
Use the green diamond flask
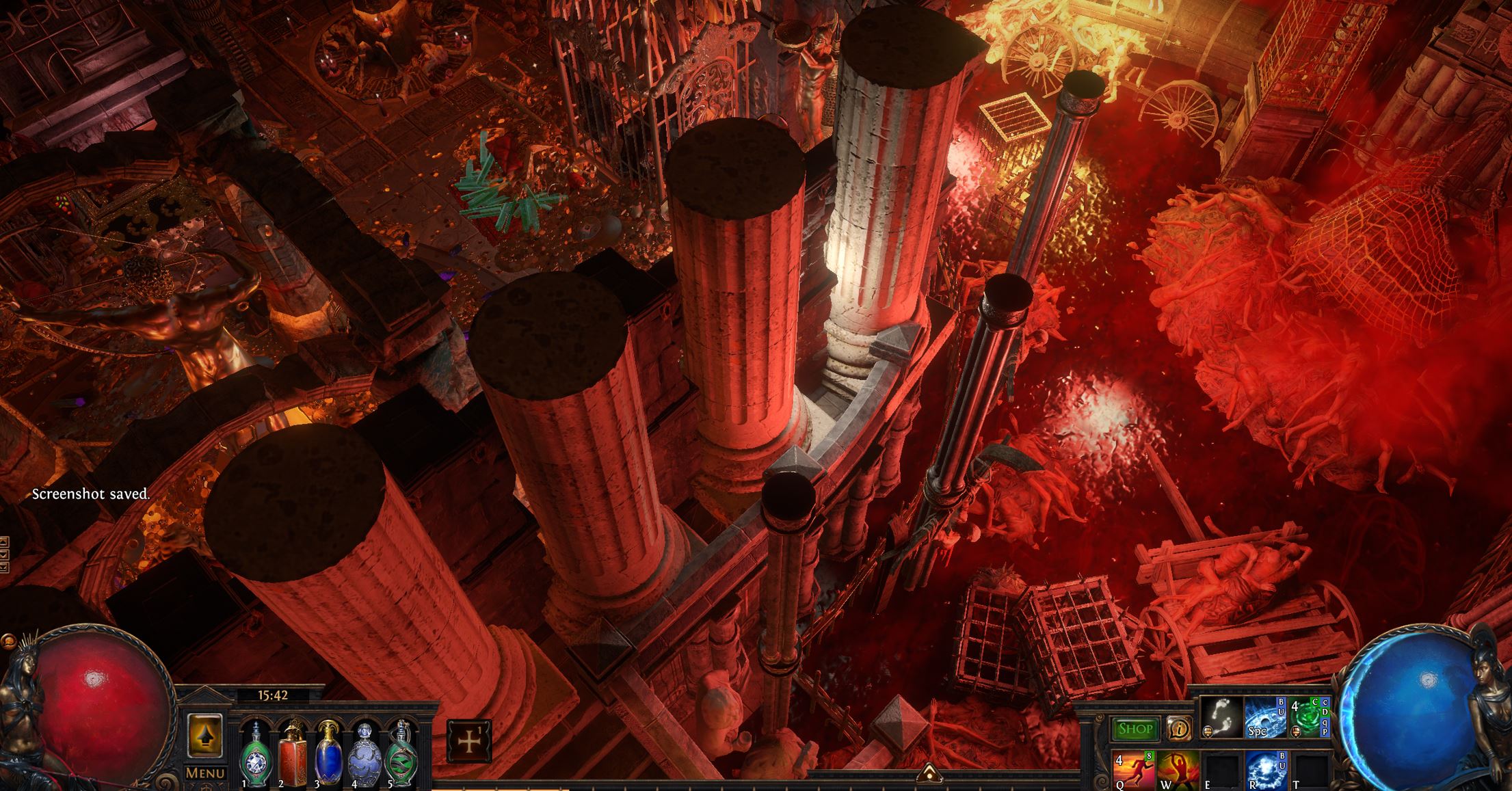[256, 756]
